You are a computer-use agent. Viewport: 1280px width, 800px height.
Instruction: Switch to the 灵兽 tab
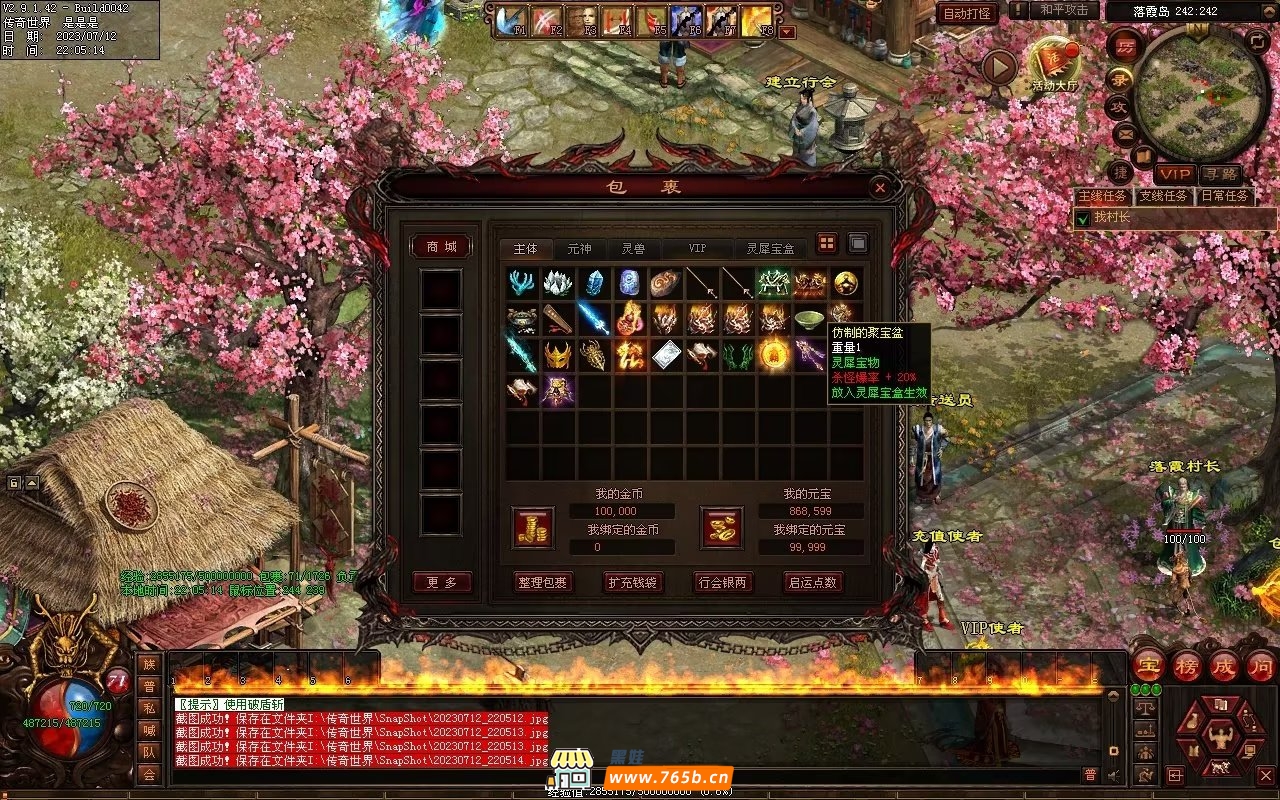[x=633, y=249]
